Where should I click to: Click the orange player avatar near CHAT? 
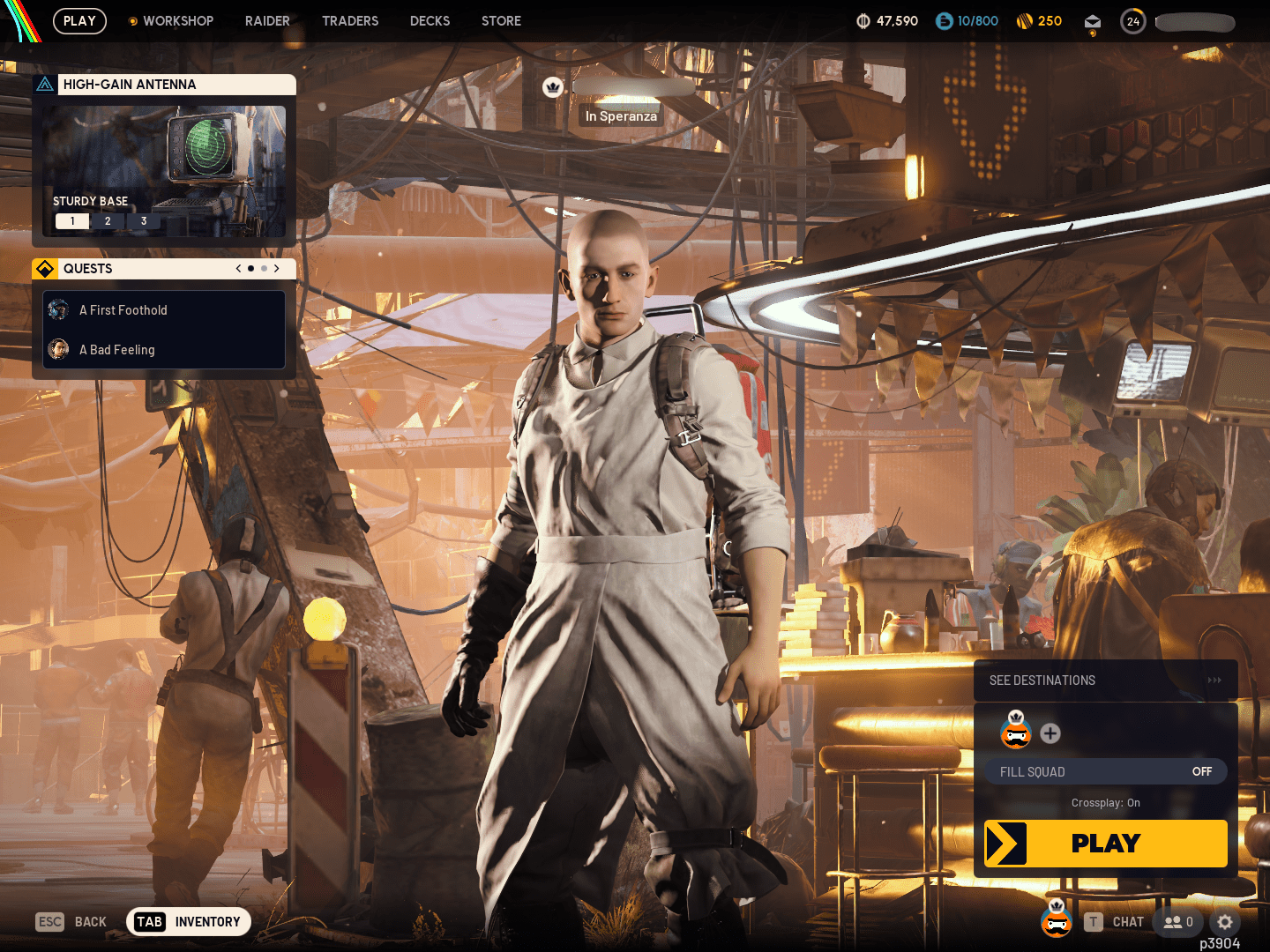[x=1057, y=921]
